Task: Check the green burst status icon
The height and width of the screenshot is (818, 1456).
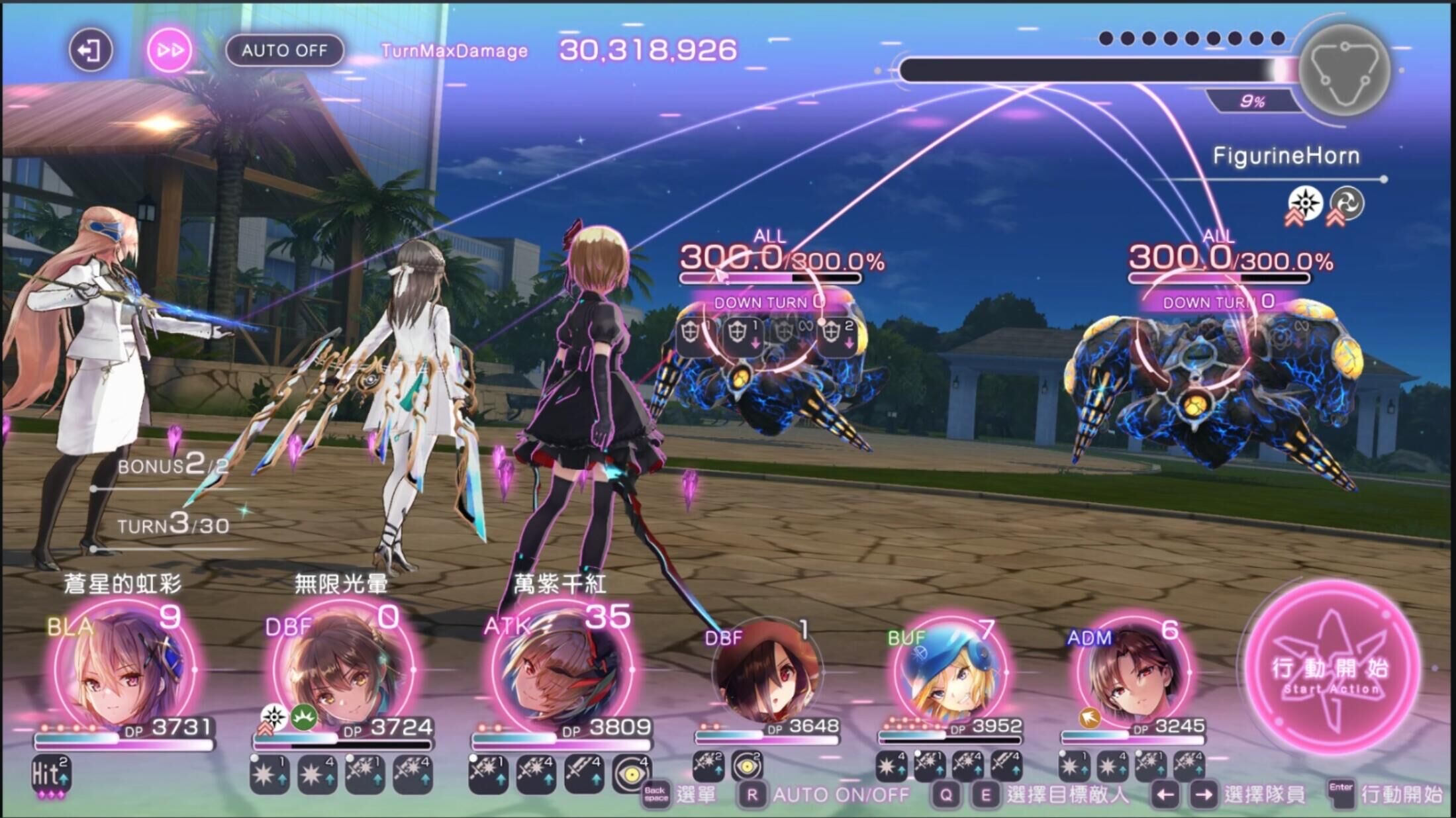Action: (x=304, y=717)
